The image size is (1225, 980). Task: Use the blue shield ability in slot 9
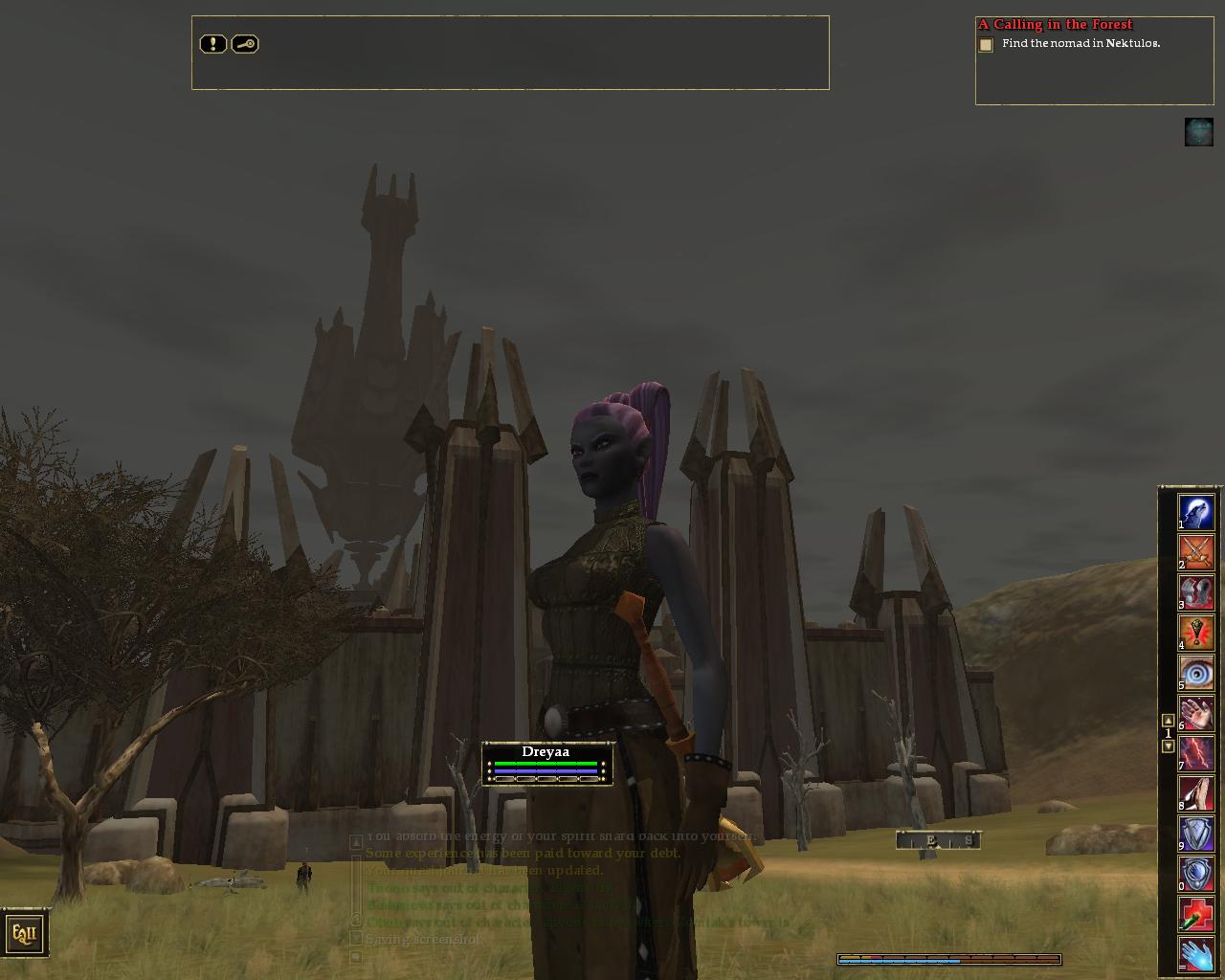point(1195,834)
